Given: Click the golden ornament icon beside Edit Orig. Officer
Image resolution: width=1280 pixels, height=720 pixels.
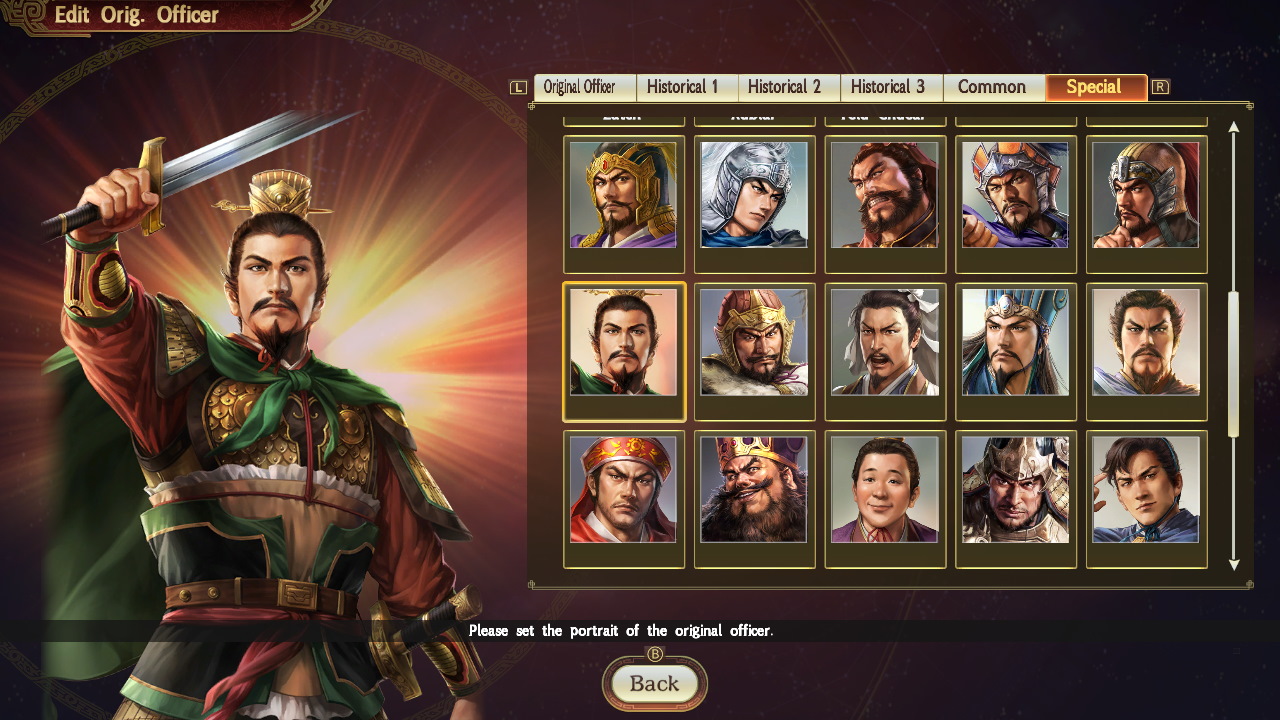Looking at the screenshot, I should click(x=29, y=15).
